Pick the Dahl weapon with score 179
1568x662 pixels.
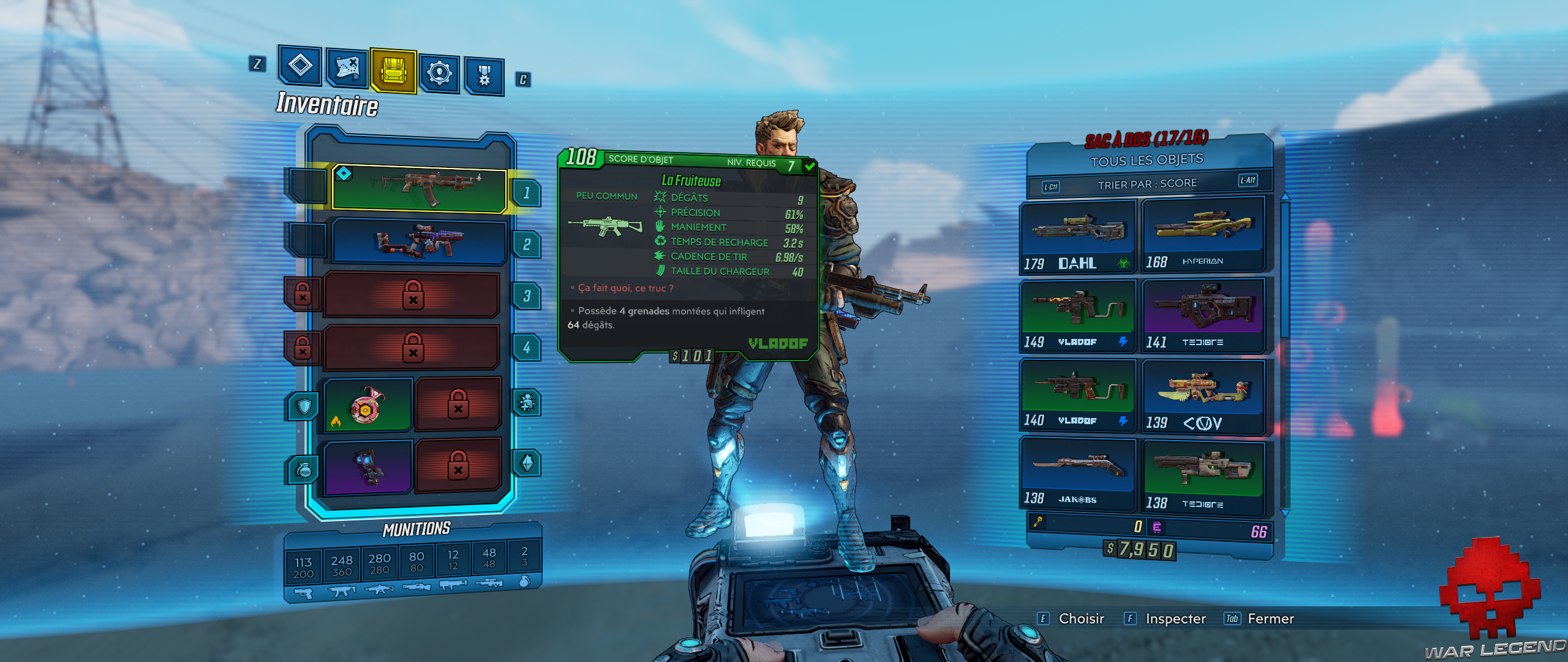[1077, 237]
